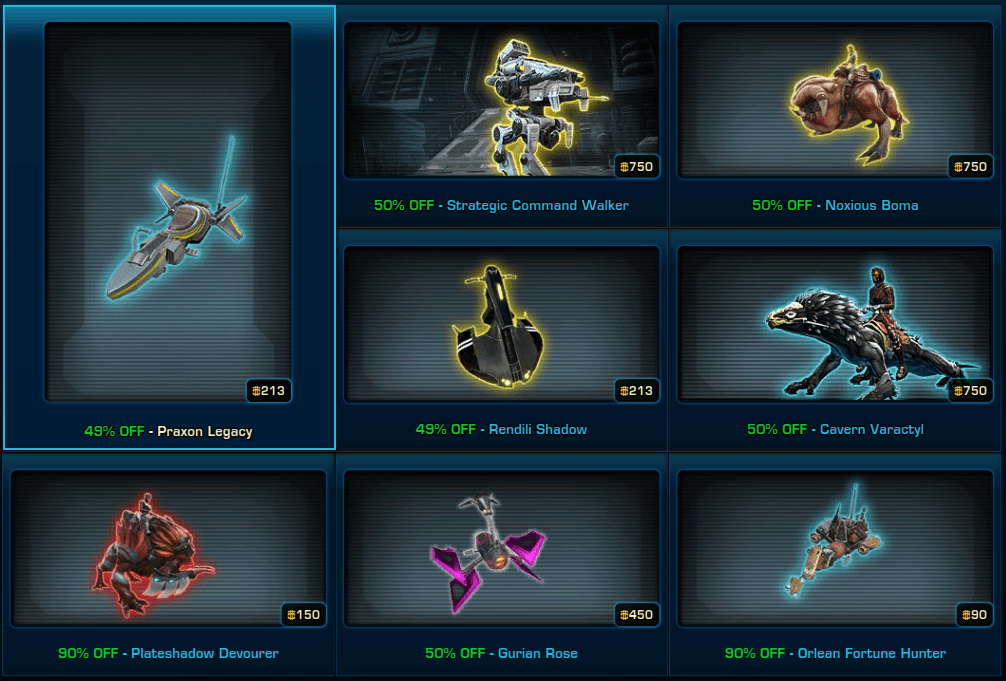Click the Orlean Fortune Hunter 90 price
This screenshot has height=681, width=1006.
[973, 614]
